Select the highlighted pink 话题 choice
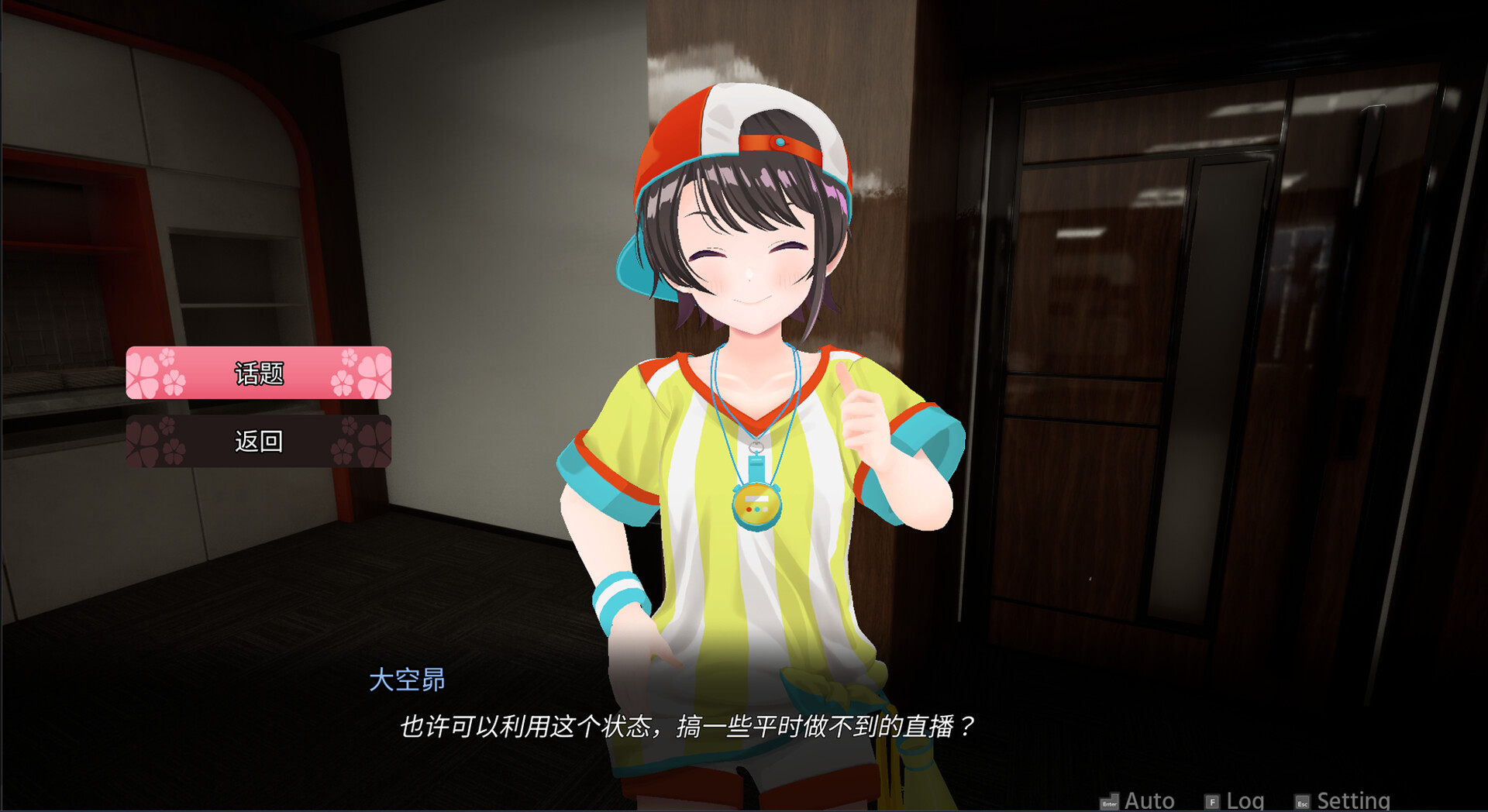The height and width of the screenshot is (812, 1488). tap(258, 374)
